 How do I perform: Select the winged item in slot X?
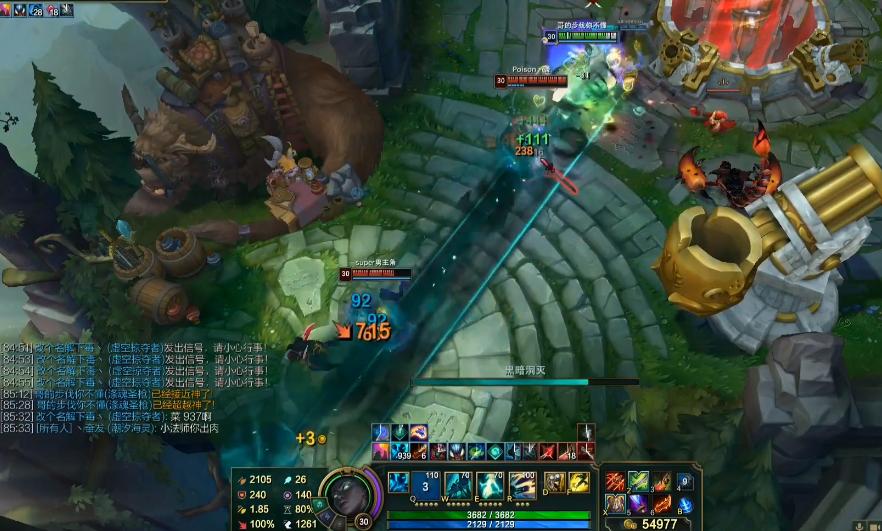[x=614, y=503]
